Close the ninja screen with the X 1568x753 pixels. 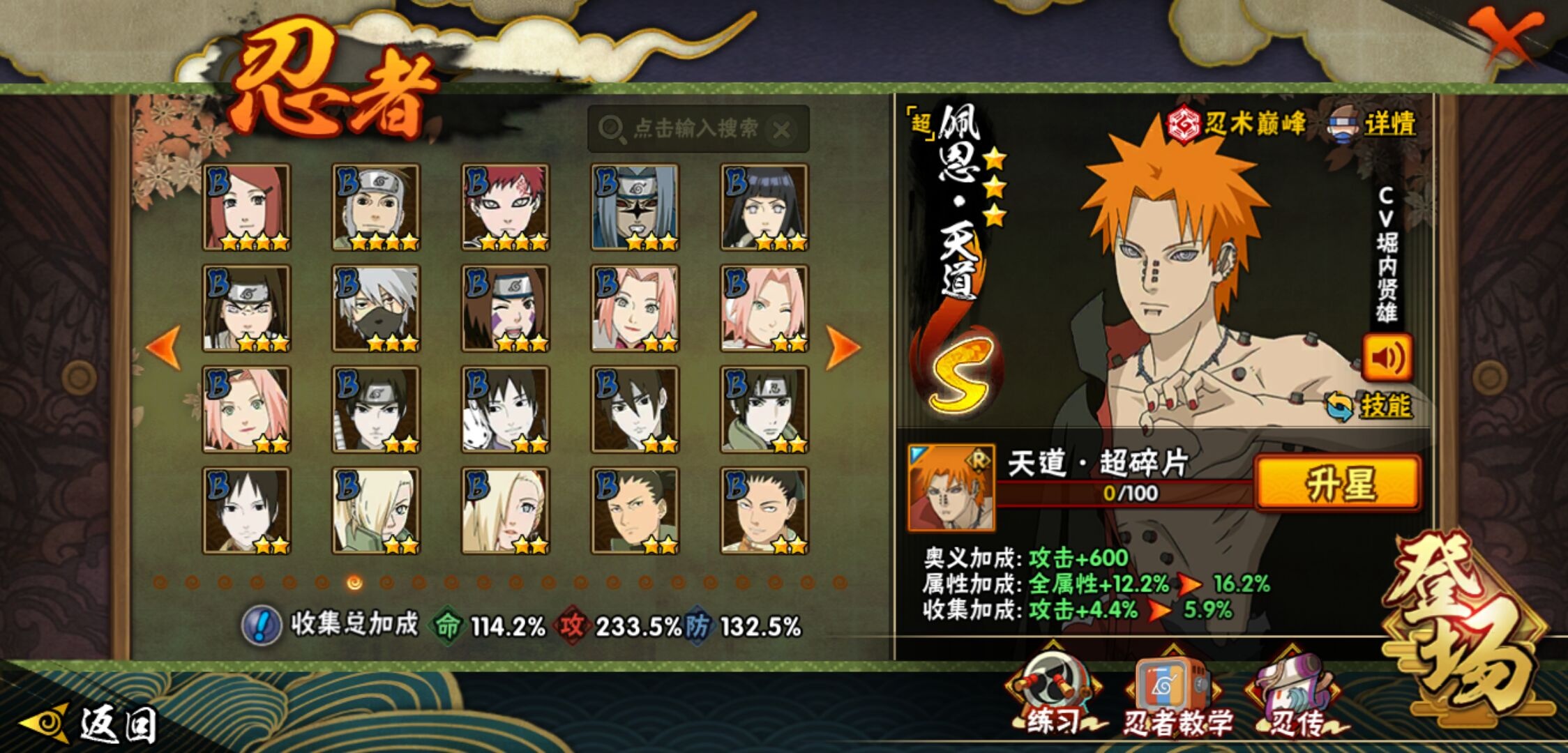[x=1505, y=36]
